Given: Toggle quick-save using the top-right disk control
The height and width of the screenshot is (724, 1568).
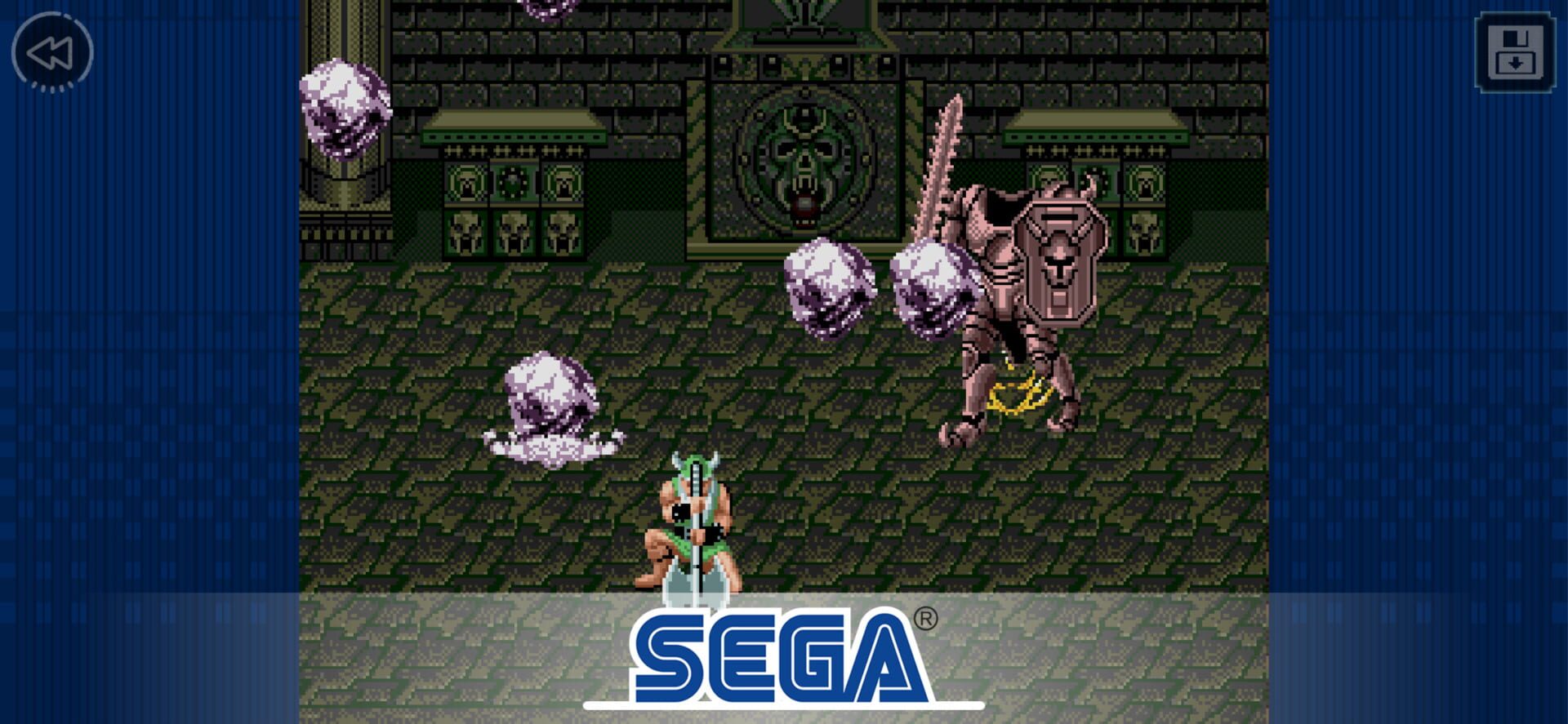Looking at the screenshot, I should click(1515, 53).
